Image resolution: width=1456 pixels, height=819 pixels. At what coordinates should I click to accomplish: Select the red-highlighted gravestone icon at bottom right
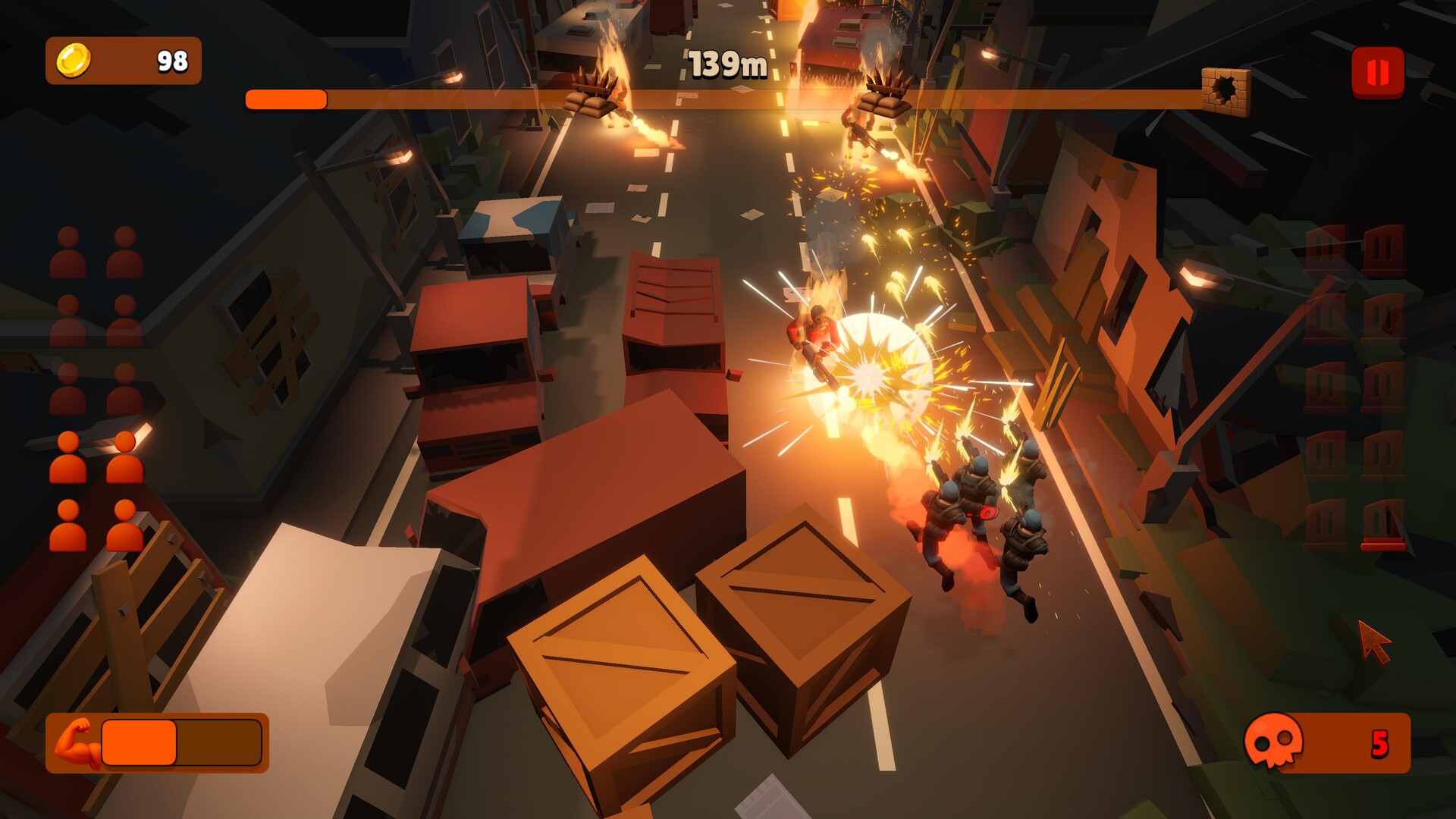tap(1382, 523)
